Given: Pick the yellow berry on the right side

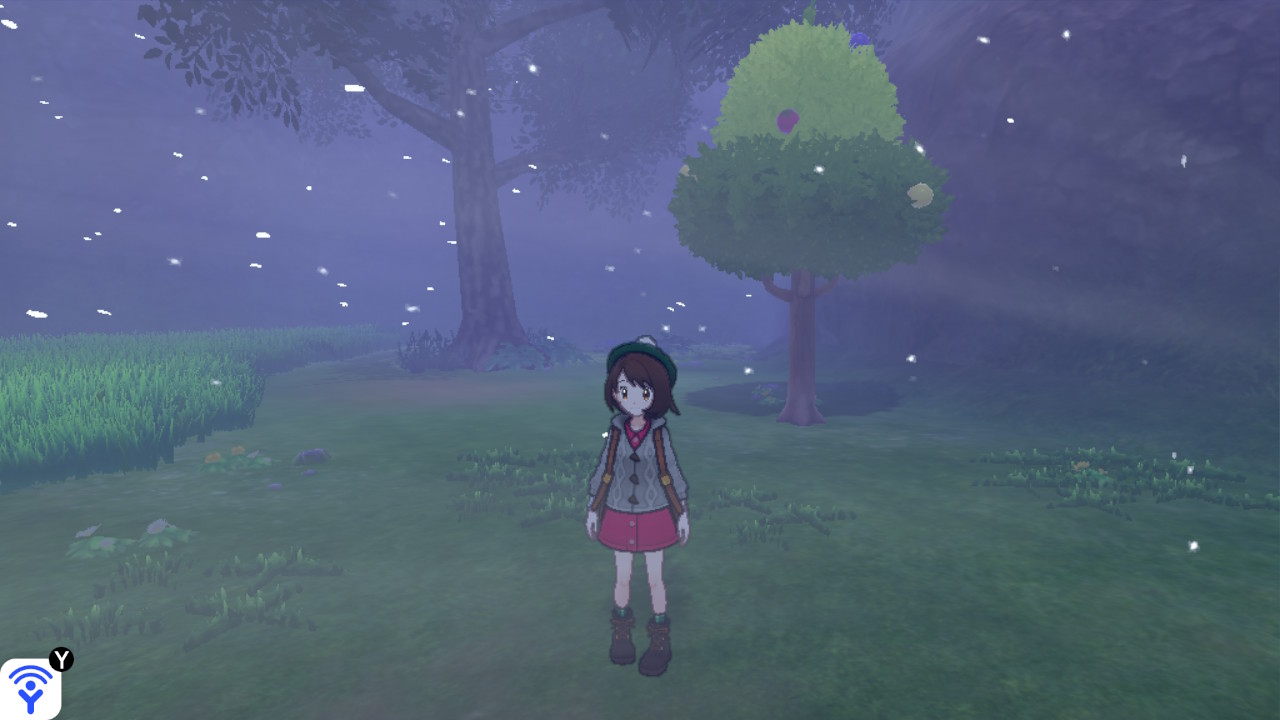Looking at the screenshot, I should [921, 195].
